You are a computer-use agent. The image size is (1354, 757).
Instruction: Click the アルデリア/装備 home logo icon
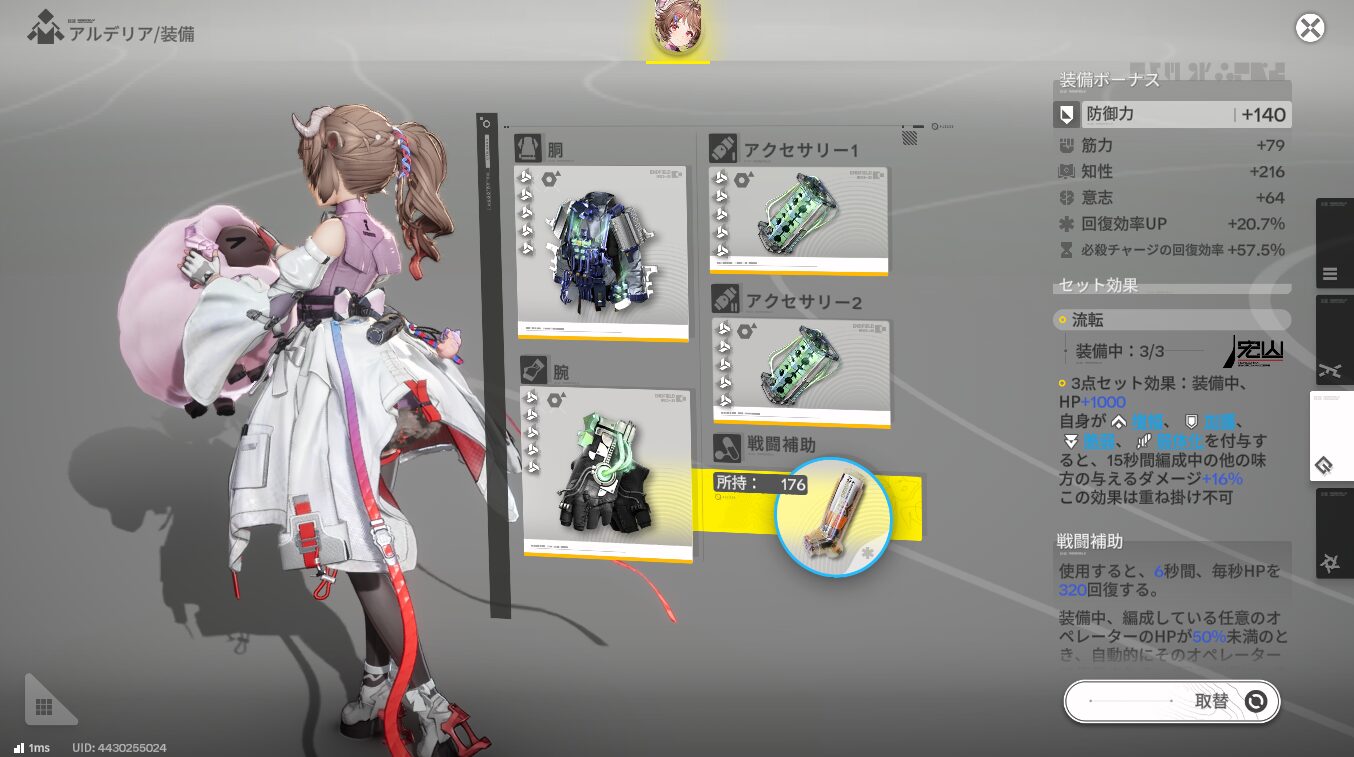(44, 28)
